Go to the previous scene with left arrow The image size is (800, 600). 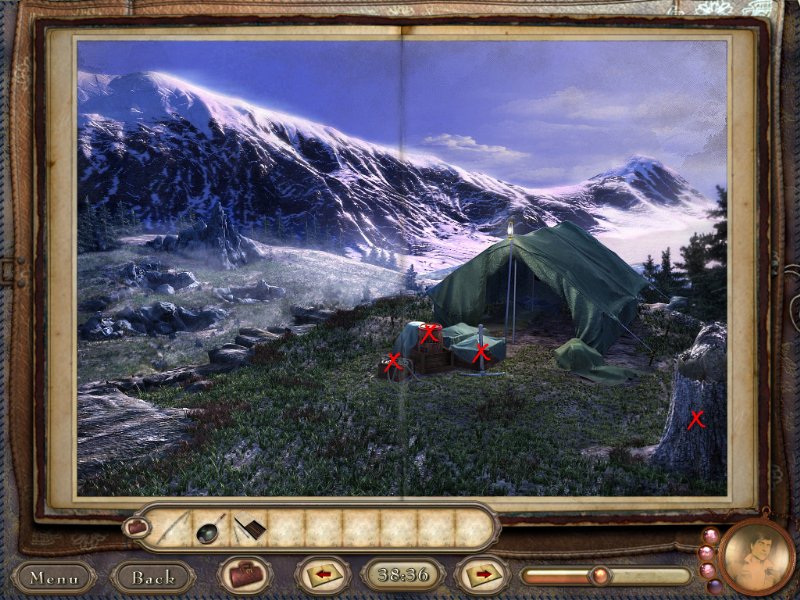323,576
